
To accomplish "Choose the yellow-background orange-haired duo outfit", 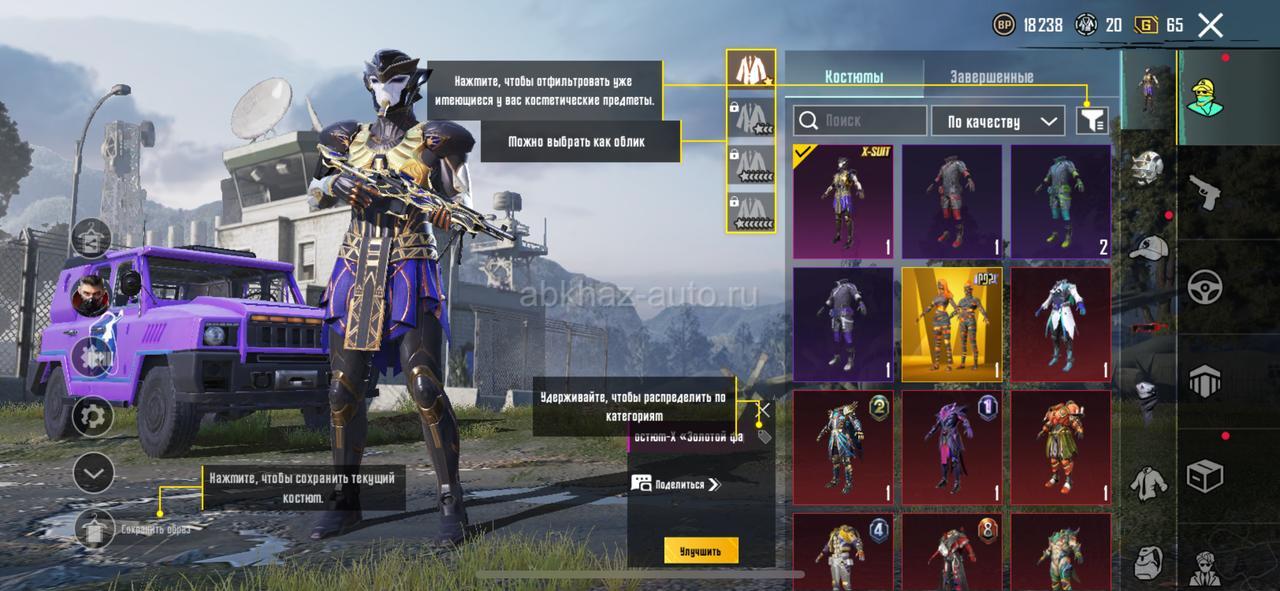I will pos(951,324).
